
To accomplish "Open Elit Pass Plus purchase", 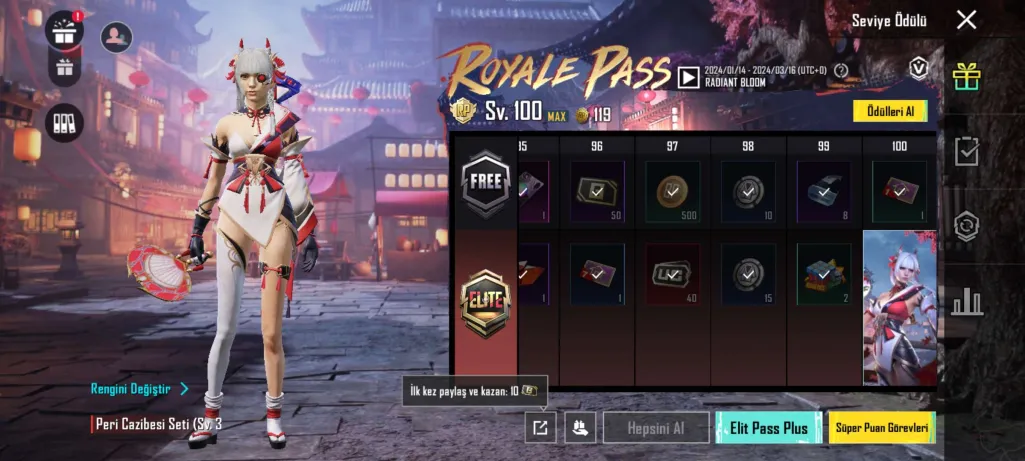I will tap(769, 428).
